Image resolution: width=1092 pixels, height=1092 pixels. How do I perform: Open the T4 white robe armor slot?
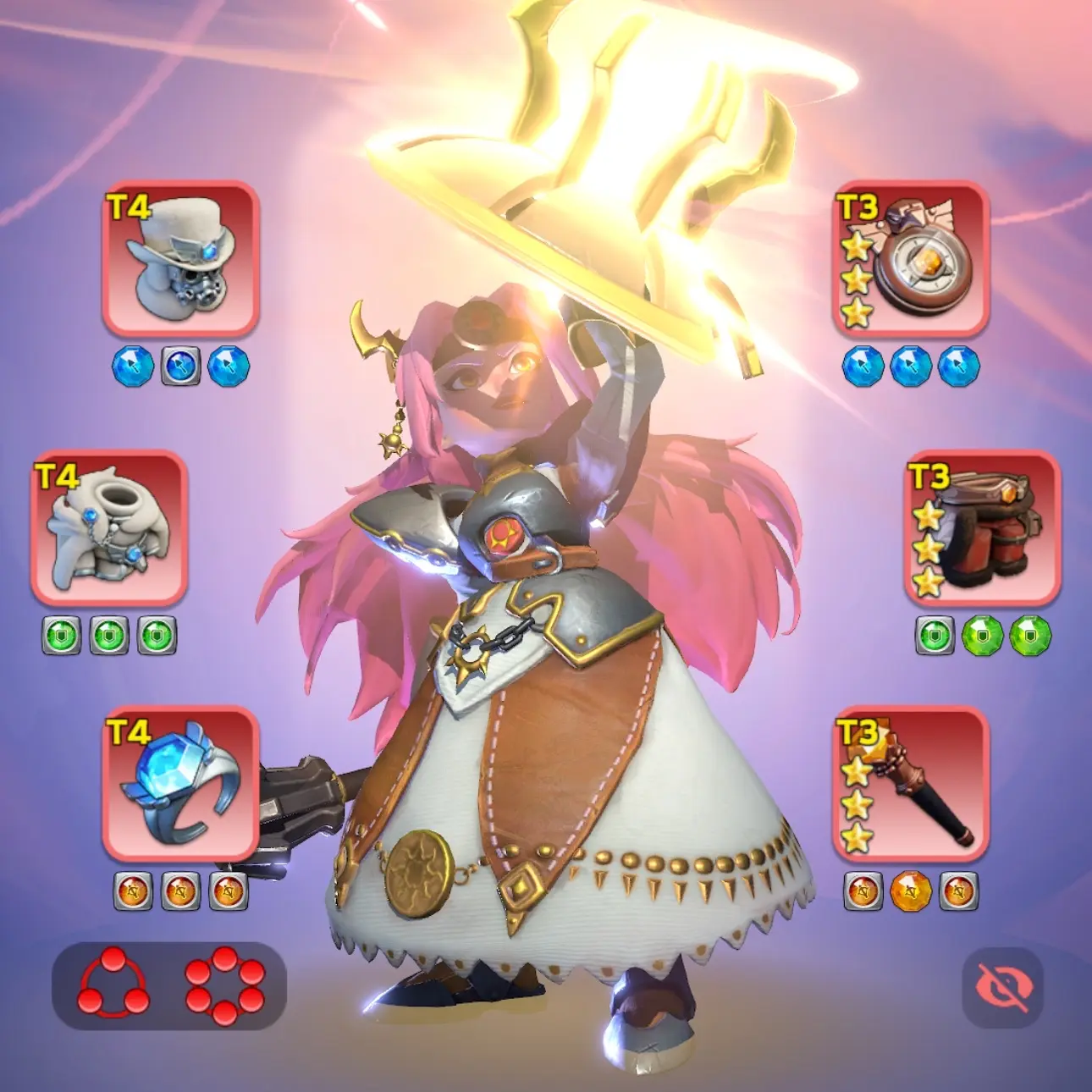pos(109,527)
